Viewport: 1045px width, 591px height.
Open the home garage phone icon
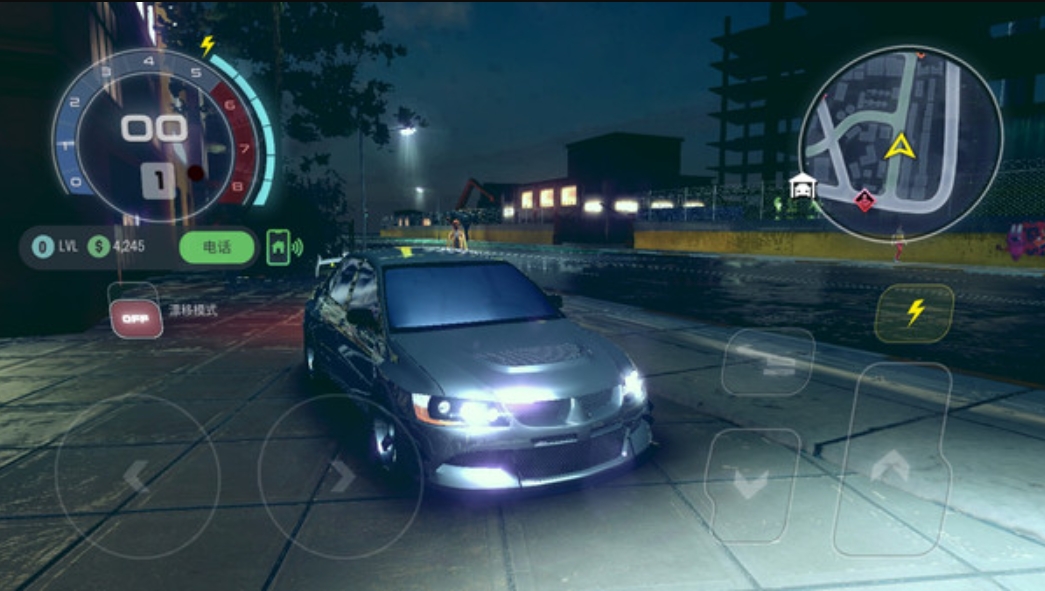(279, 246)
